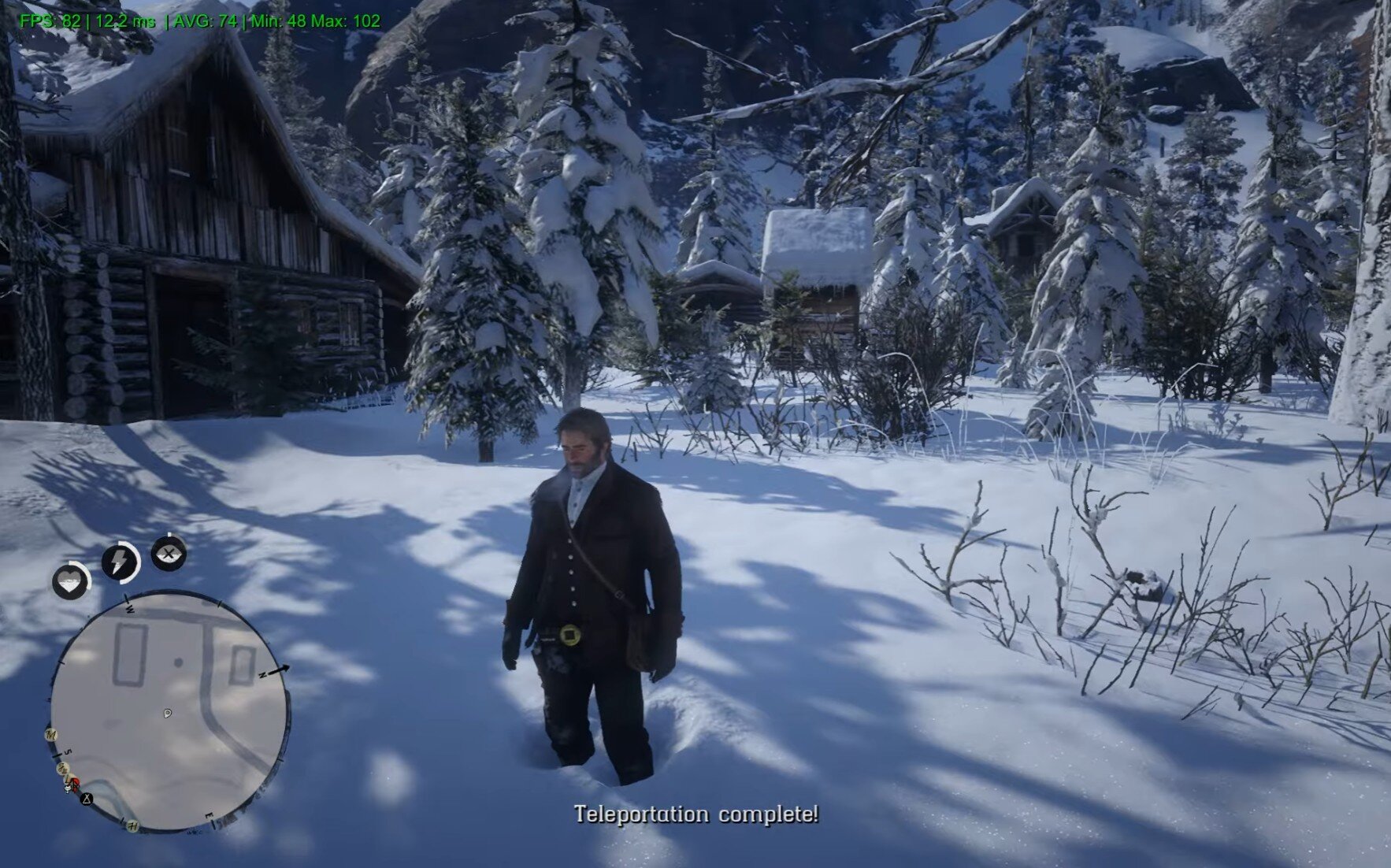Click the heart health core icon
Image resolution: width=1391 pixels, height=868 pixels.
(x=71, y=582)
